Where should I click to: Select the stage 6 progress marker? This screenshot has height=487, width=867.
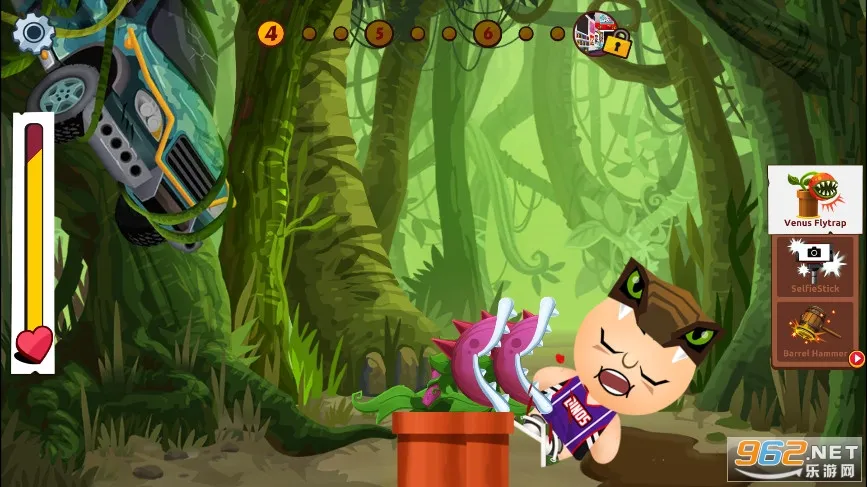pos(487,34)
